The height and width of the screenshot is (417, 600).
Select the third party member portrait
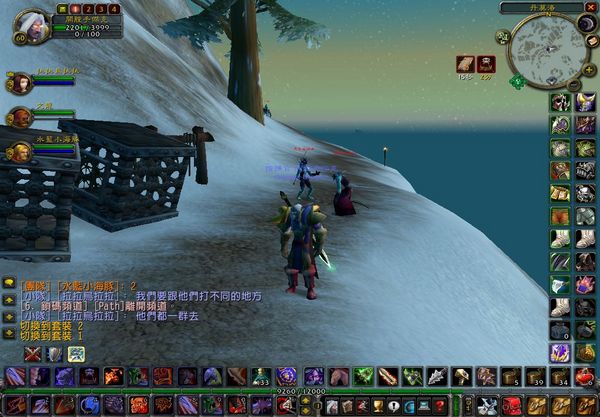pos(19,152)
